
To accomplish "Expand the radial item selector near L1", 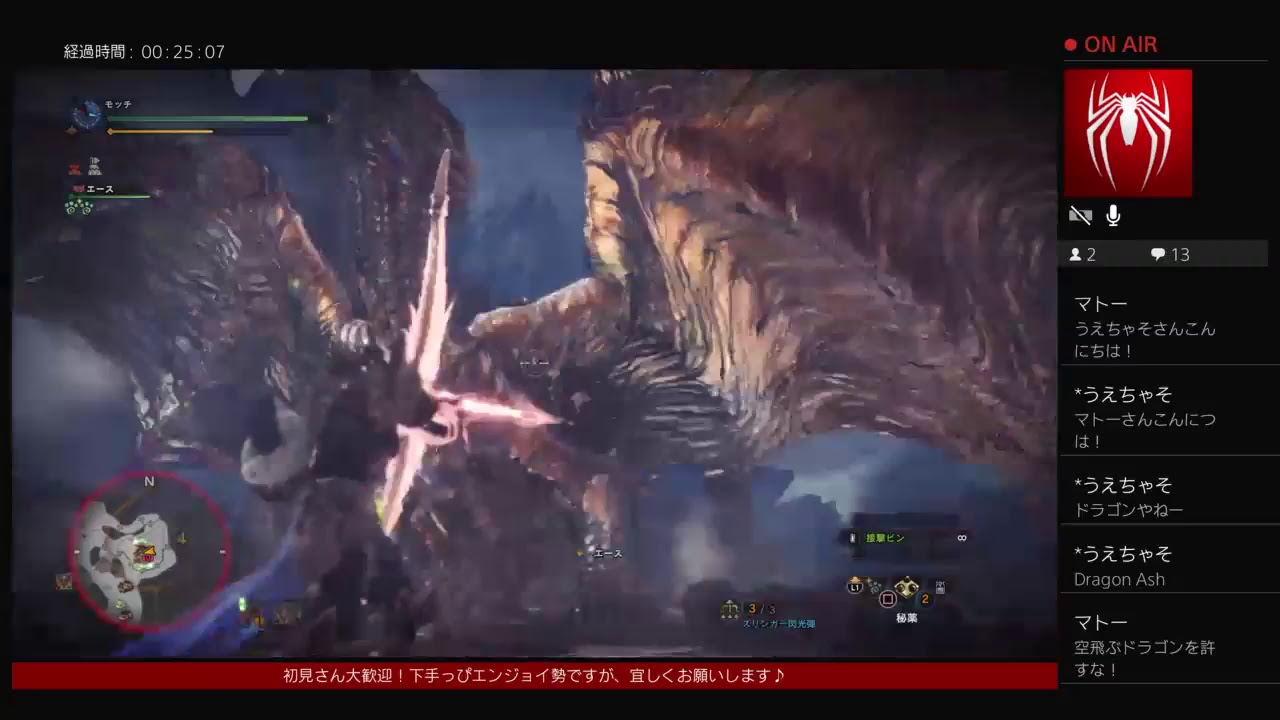I will coord(875,588).
